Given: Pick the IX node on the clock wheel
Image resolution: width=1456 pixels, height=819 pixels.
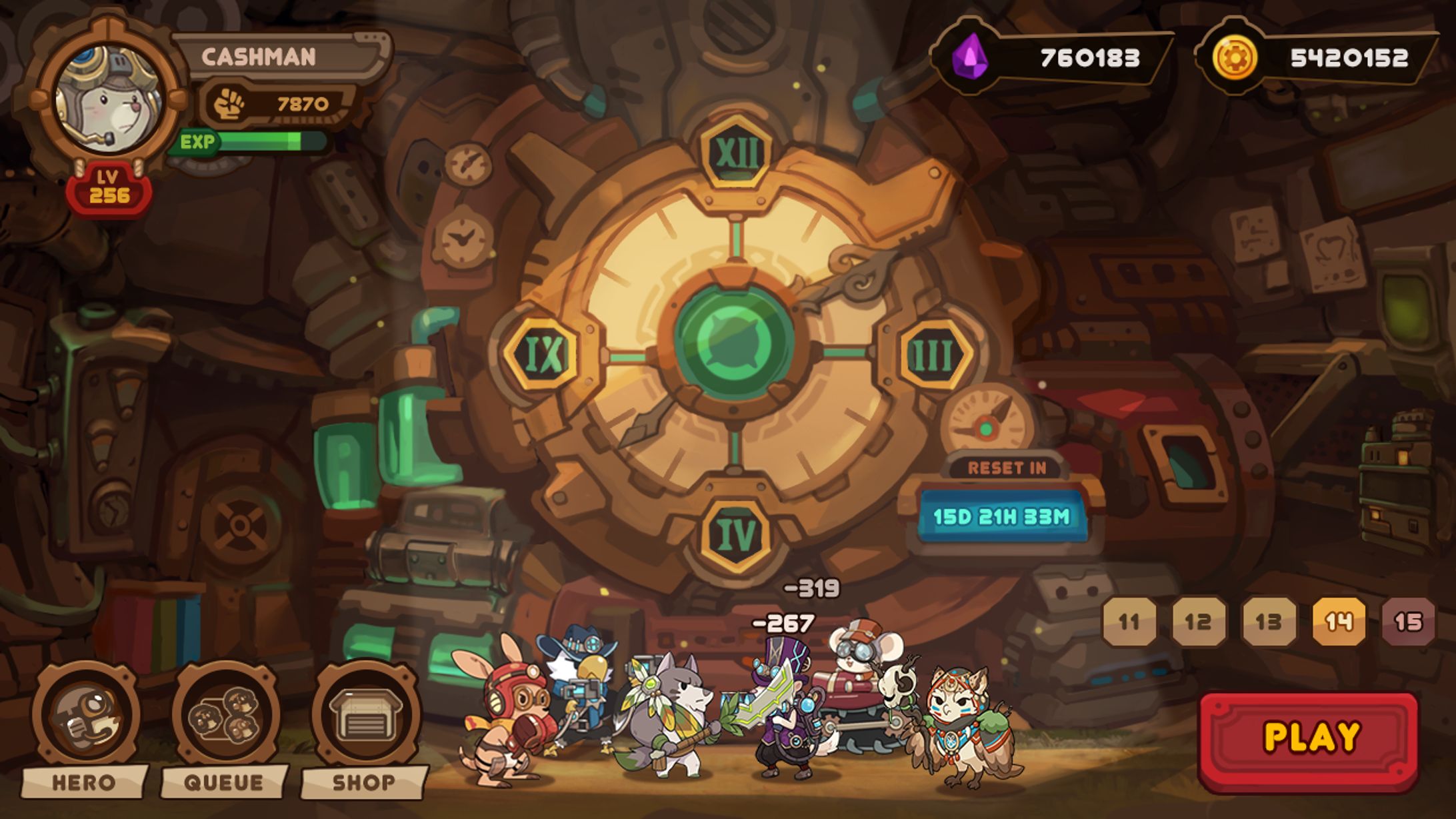Looking at the screenshot, I should pos(542,353).
